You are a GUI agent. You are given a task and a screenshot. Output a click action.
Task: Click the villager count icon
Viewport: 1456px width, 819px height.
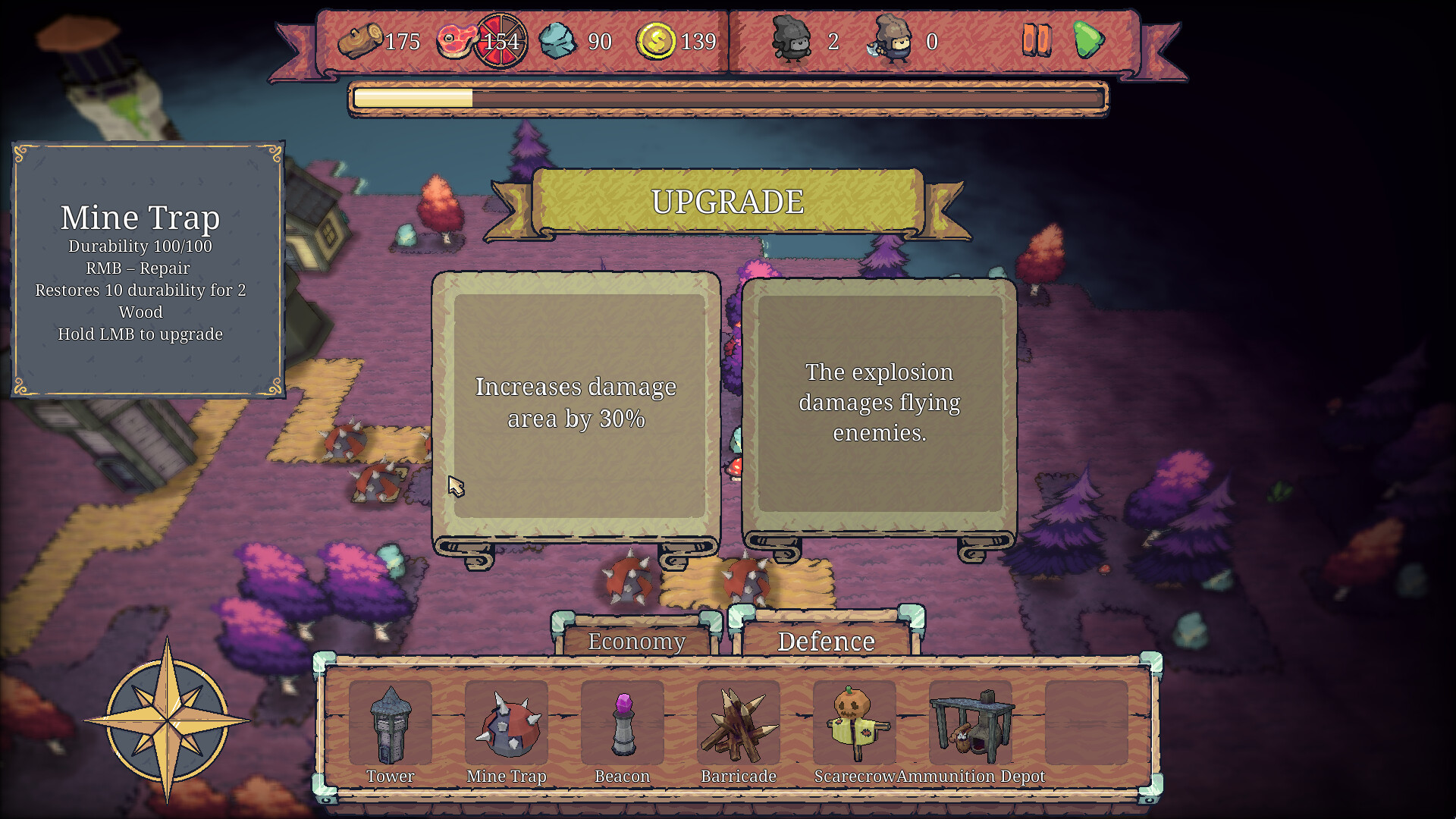point(789,42)
